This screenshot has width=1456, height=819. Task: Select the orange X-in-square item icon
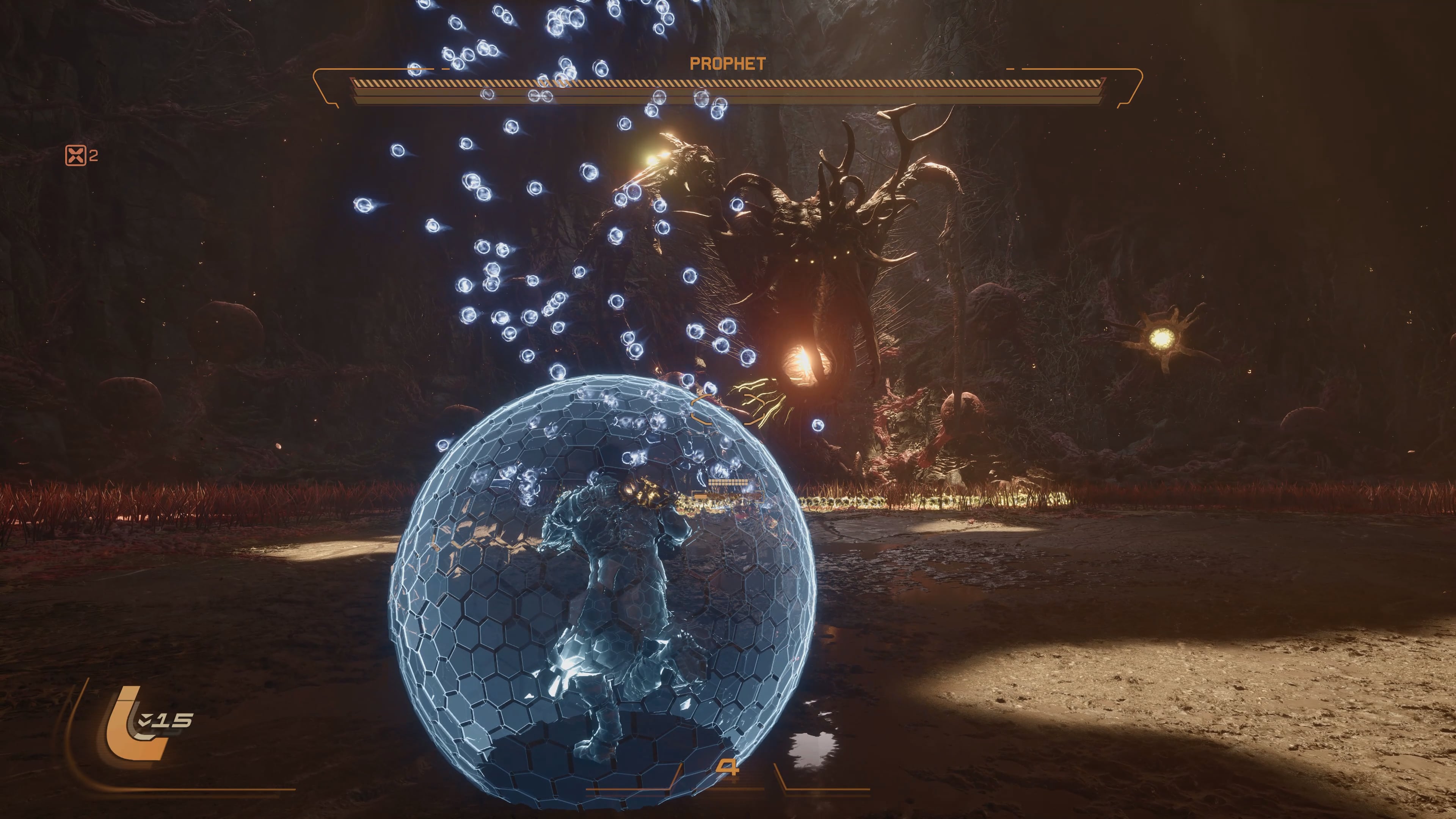pos(76,155)
